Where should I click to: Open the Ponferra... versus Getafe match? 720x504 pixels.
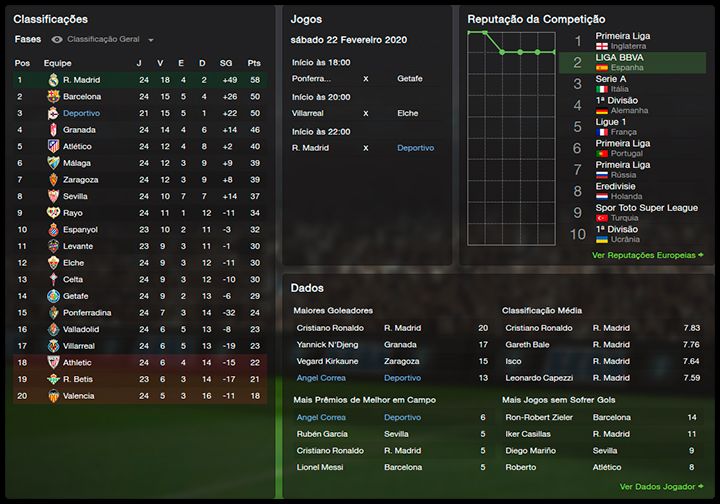[x=365, y=78]
